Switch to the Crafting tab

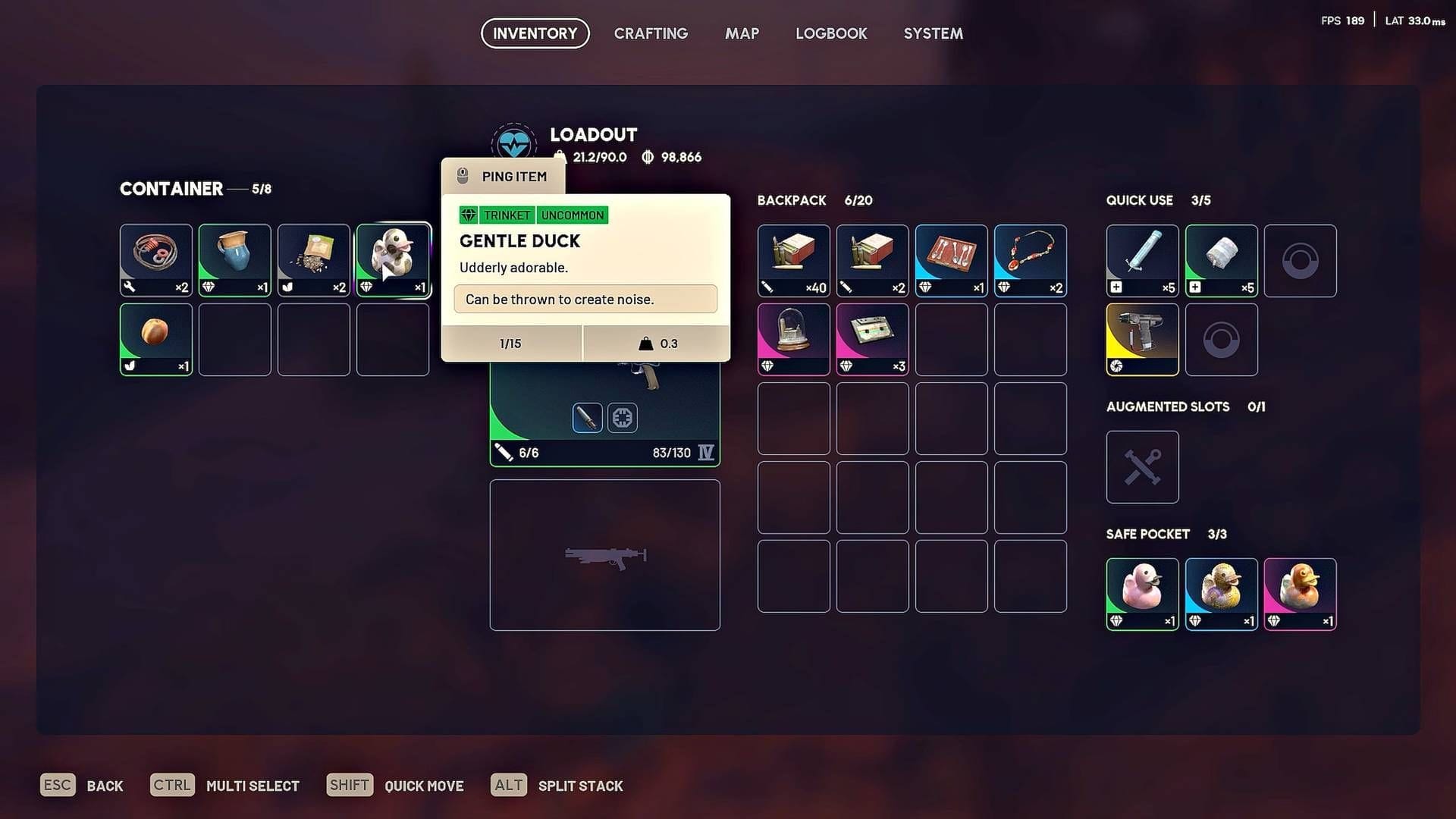pos(651,33)
